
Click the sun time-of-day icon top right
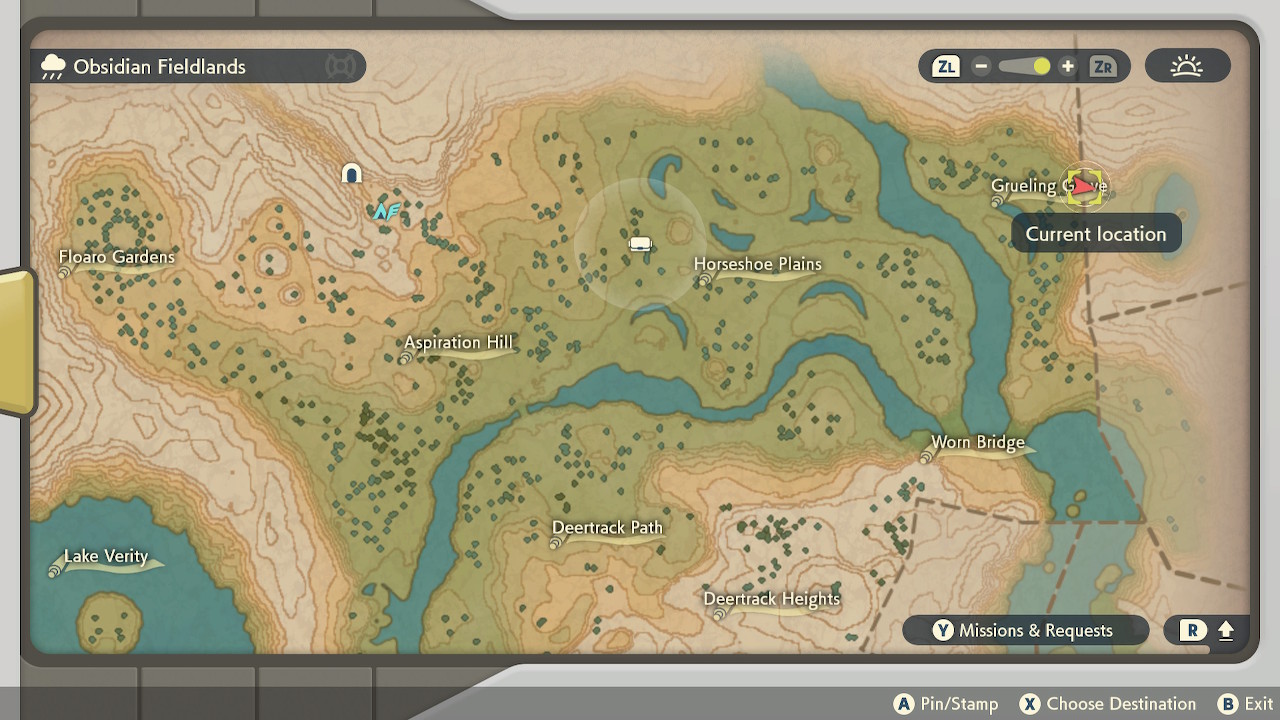(1186, 65)
